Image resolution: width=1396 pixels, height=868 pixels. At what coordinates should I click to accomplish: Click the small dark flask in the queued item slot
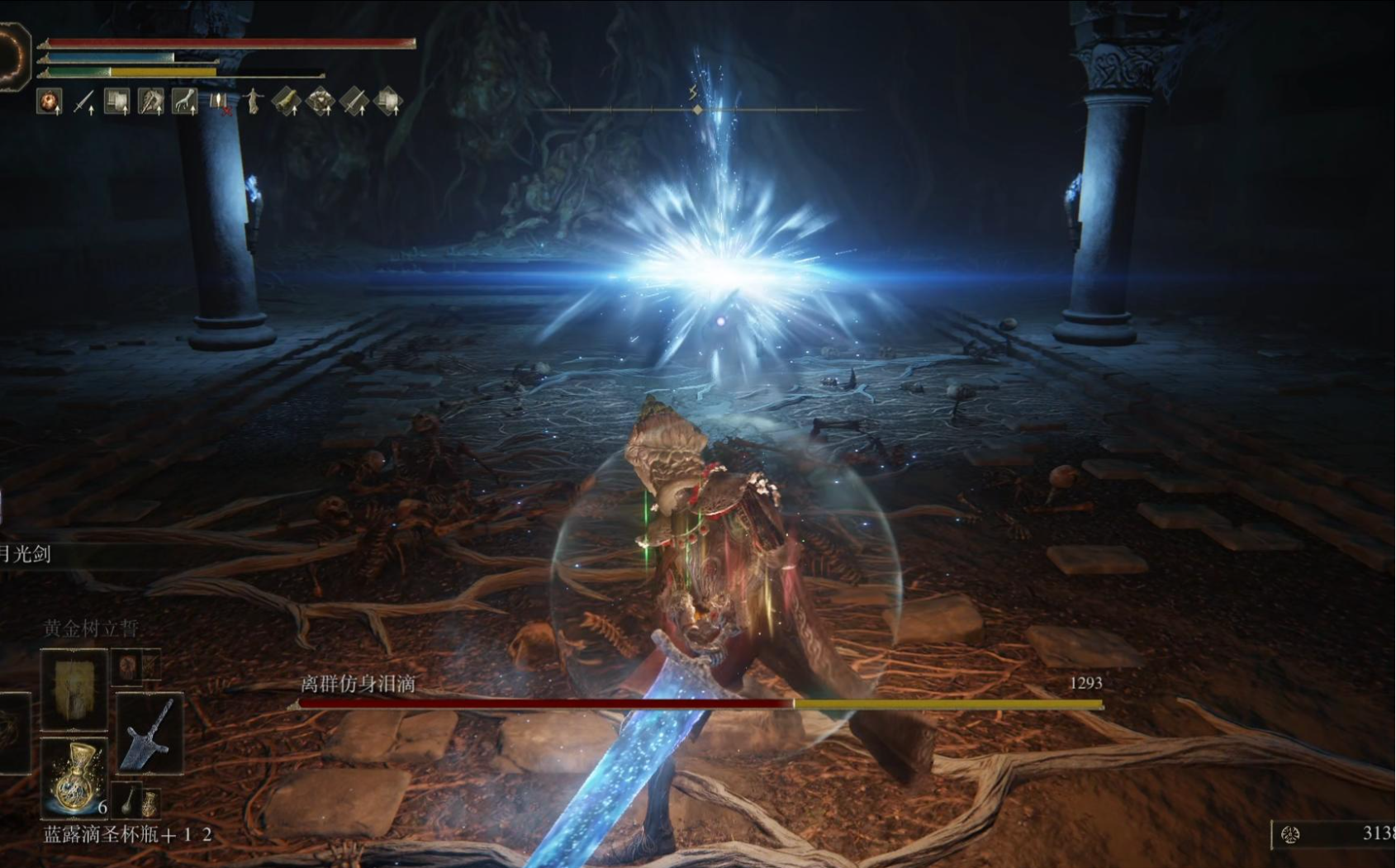click(x=130, y=799)
